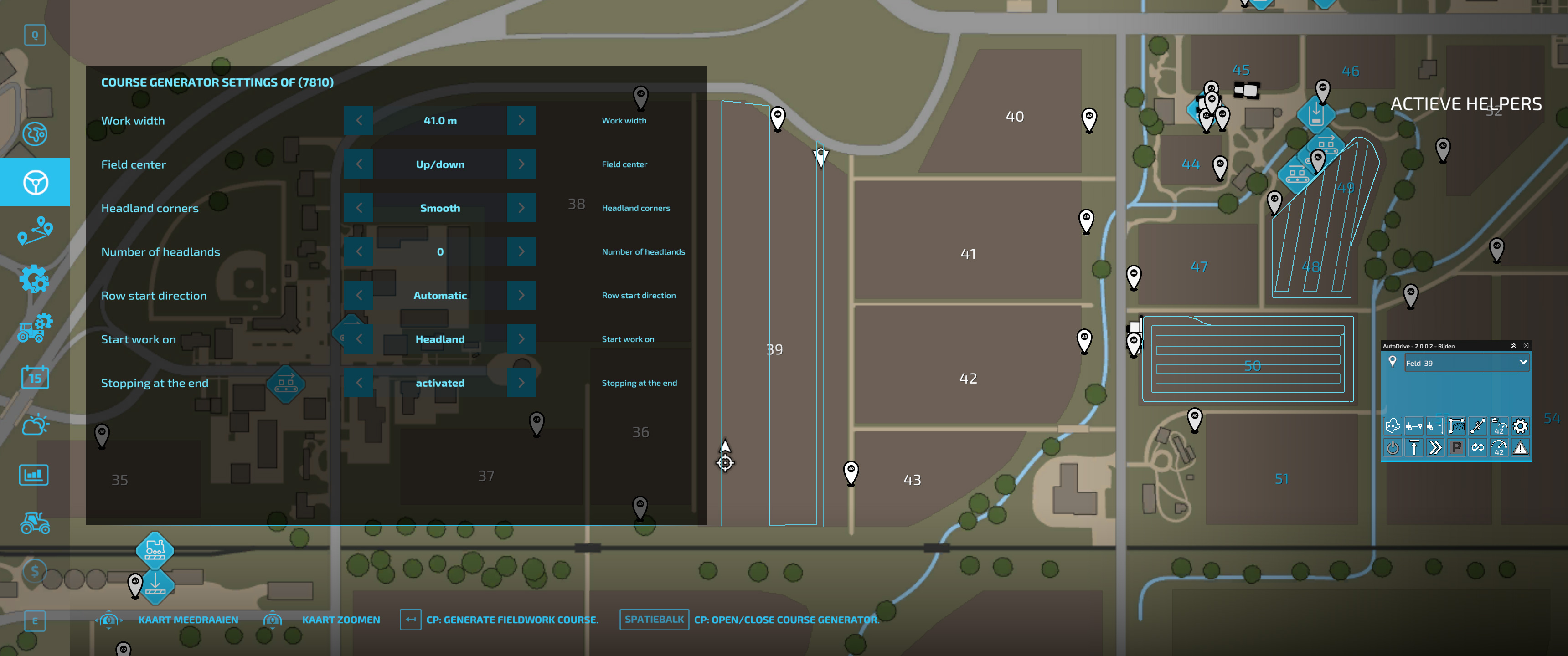Switch to the steering wheel tab

(35, 182)
